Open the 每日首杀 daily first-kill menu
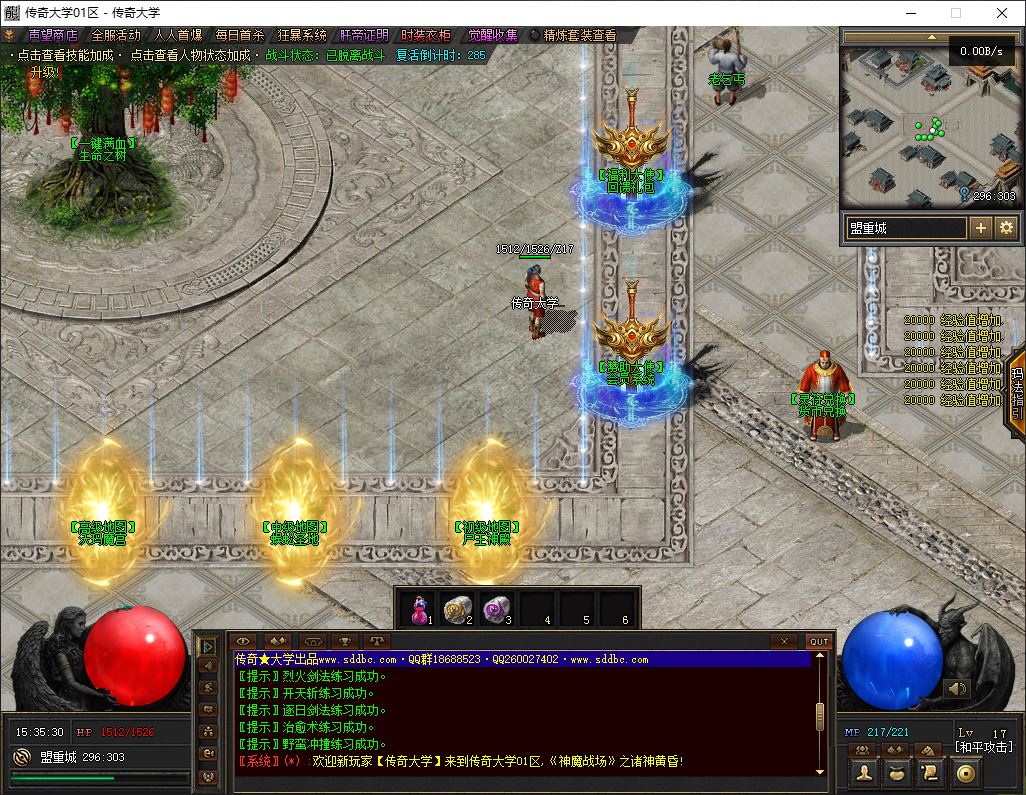This screenshot has height=795, width=1026. [239, 35]
